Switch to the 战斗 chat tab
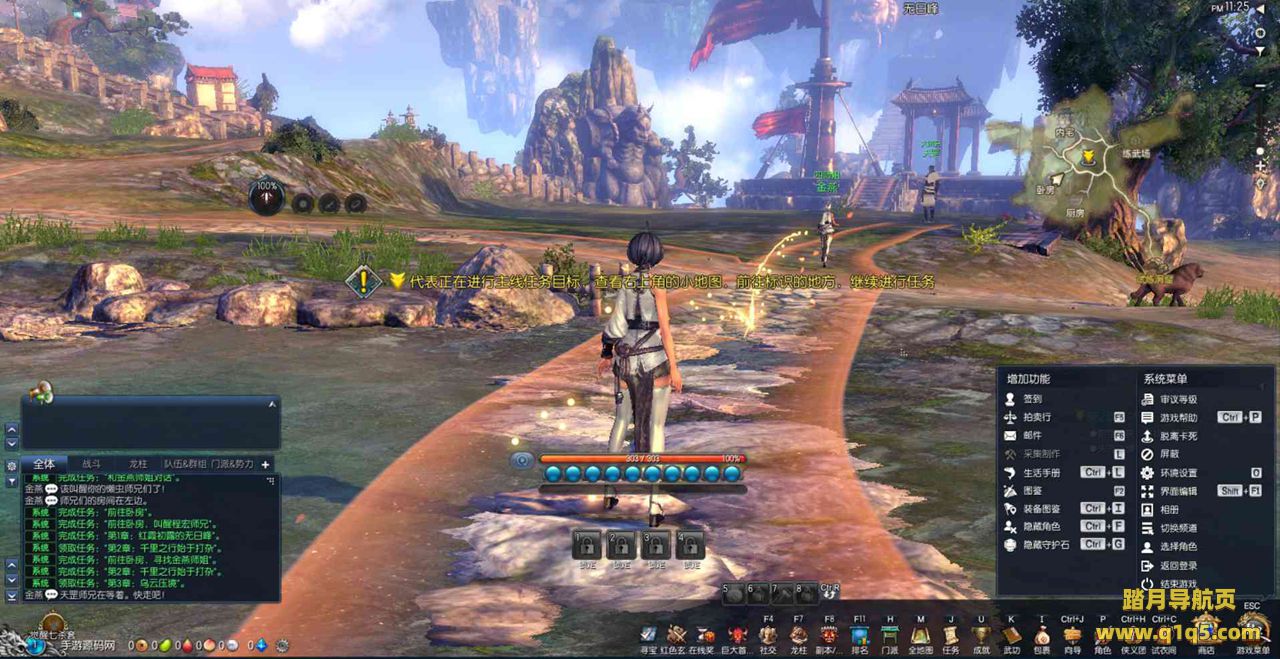Screen dimensions: 1280x659 [x=91, y=464]
